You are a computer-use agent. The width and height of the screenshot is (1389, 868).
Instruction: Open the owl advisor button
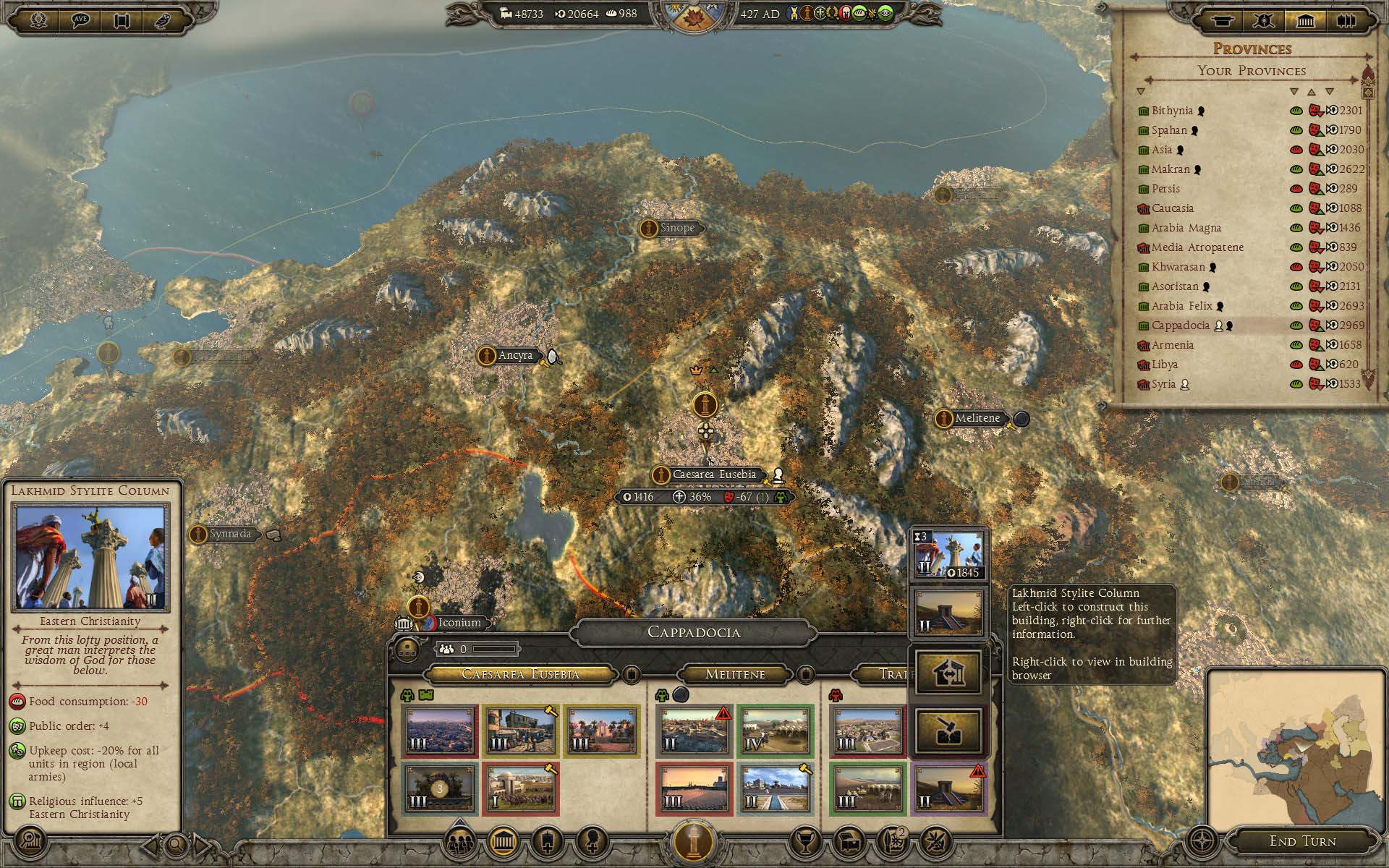166,20
